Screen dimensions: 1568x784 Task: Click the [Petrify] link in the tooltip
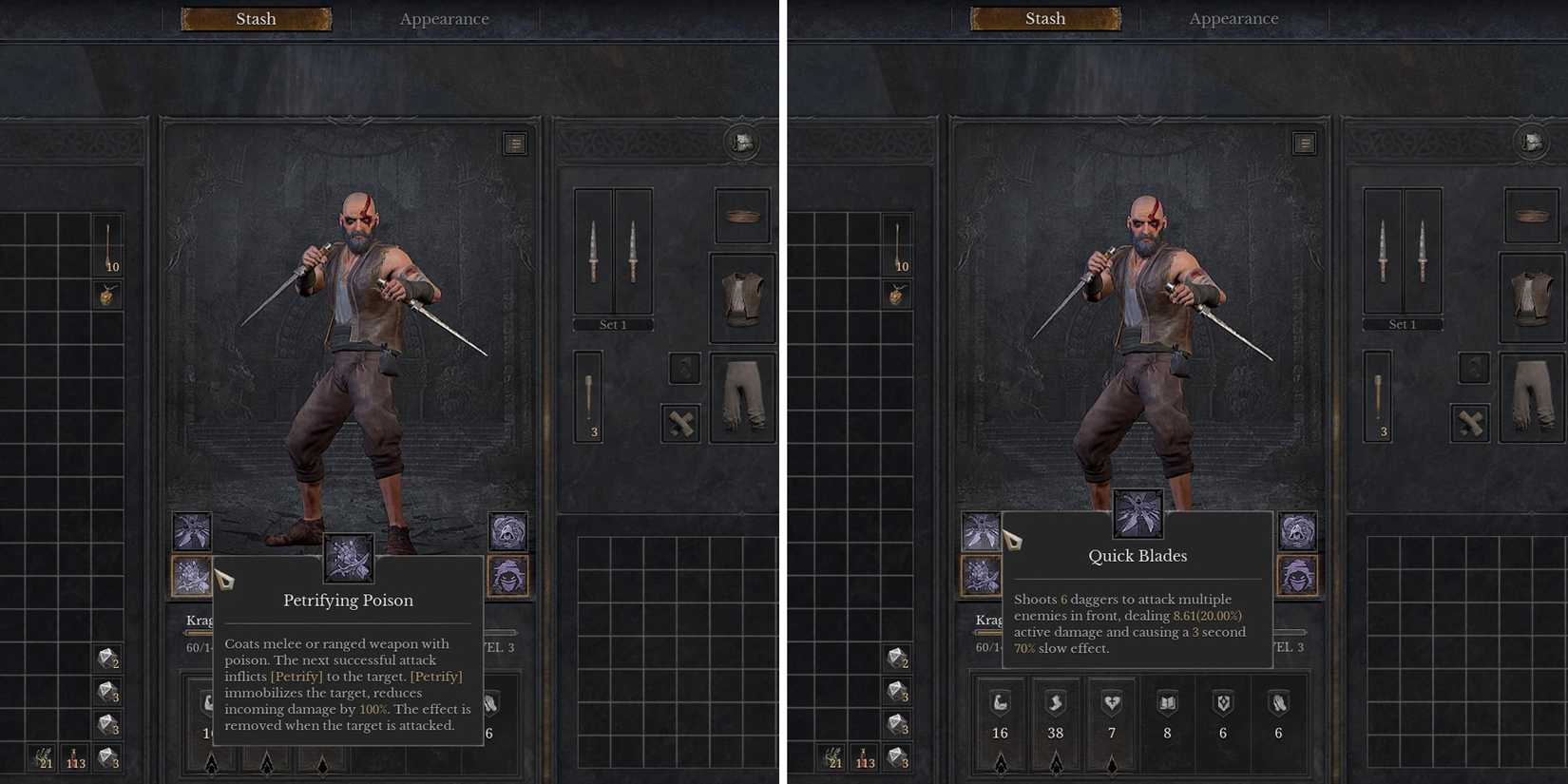(296, 676)
